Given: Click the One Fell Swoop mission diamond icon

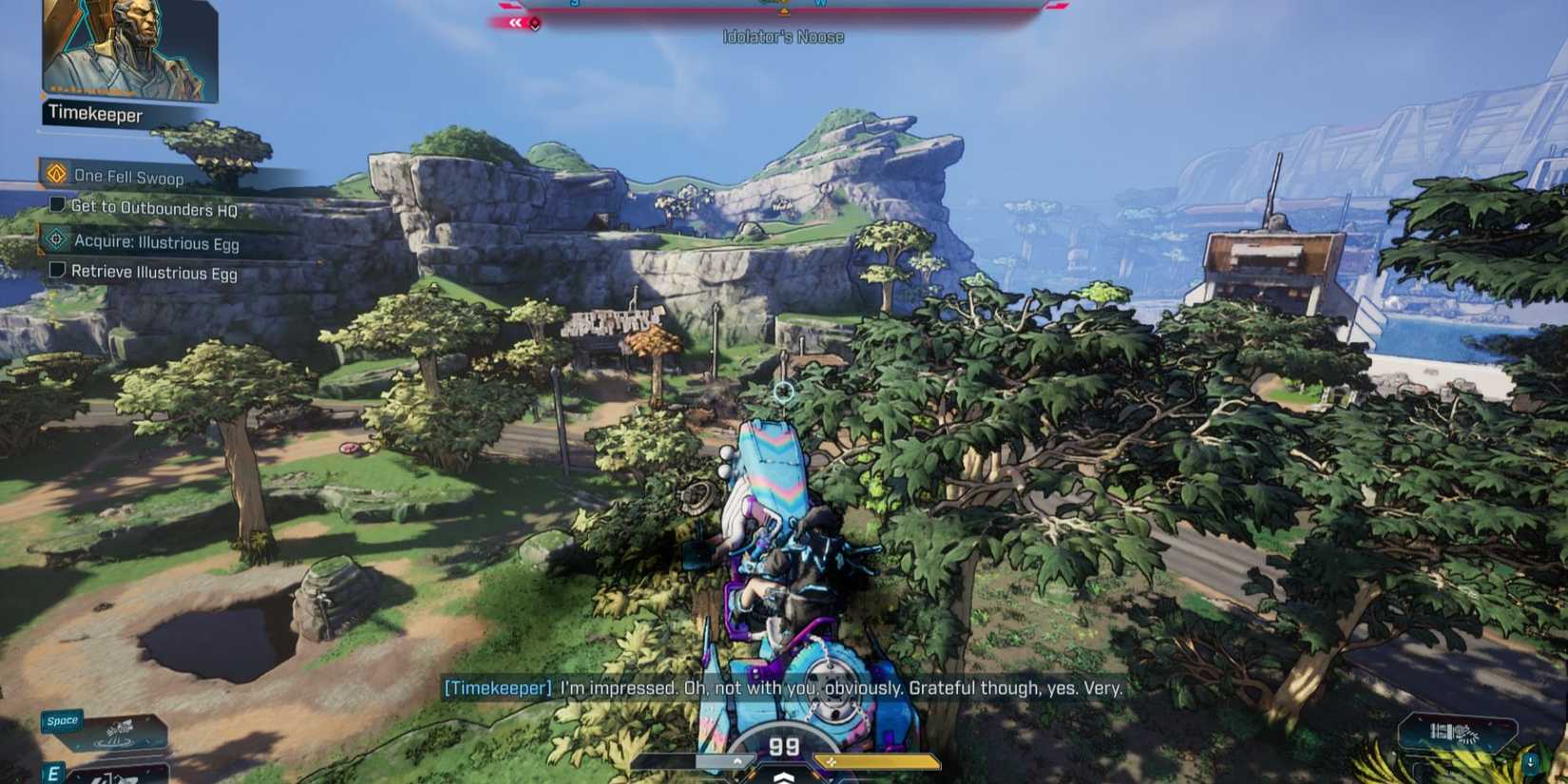Looking at the screenshot, I should pyautogui.click(x=56, y=176).
